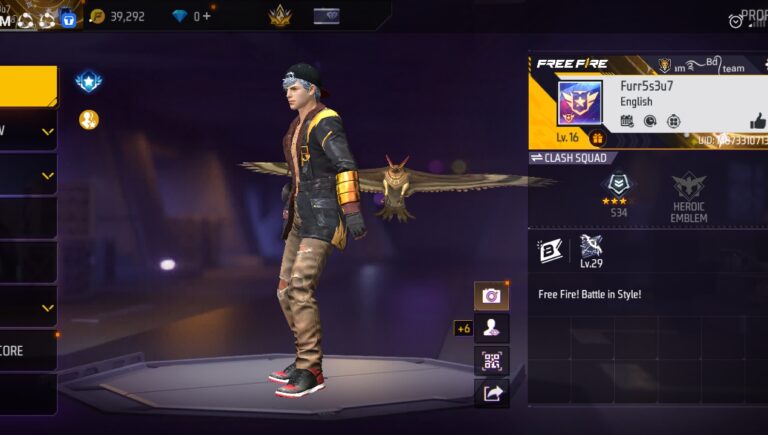Screen dimensions: 768x435
Task: Click the profile visitors silhouette button
Action: coord(491,328)
